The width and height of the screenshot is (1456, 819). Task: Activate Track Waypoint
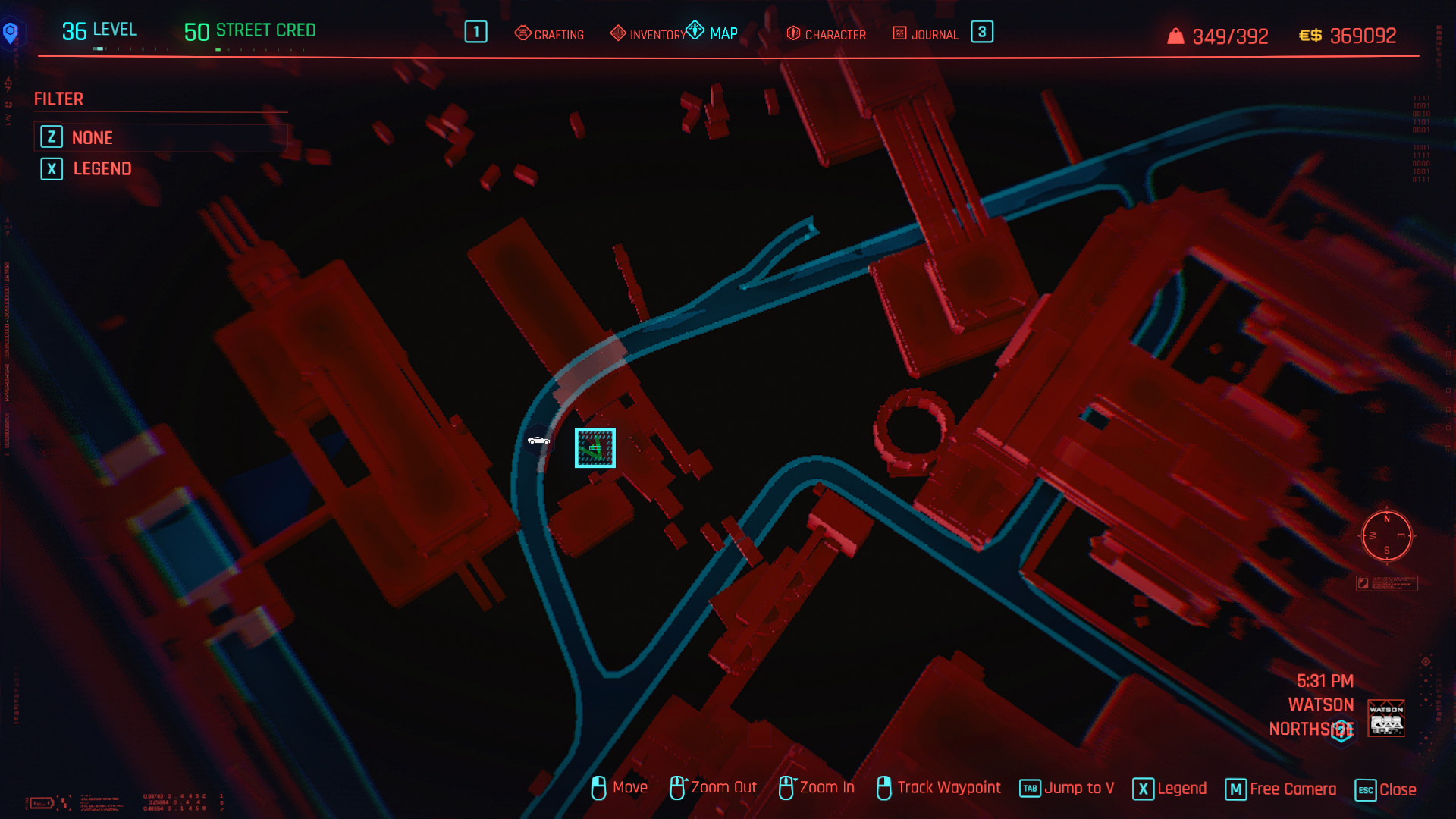coord(939,788)
